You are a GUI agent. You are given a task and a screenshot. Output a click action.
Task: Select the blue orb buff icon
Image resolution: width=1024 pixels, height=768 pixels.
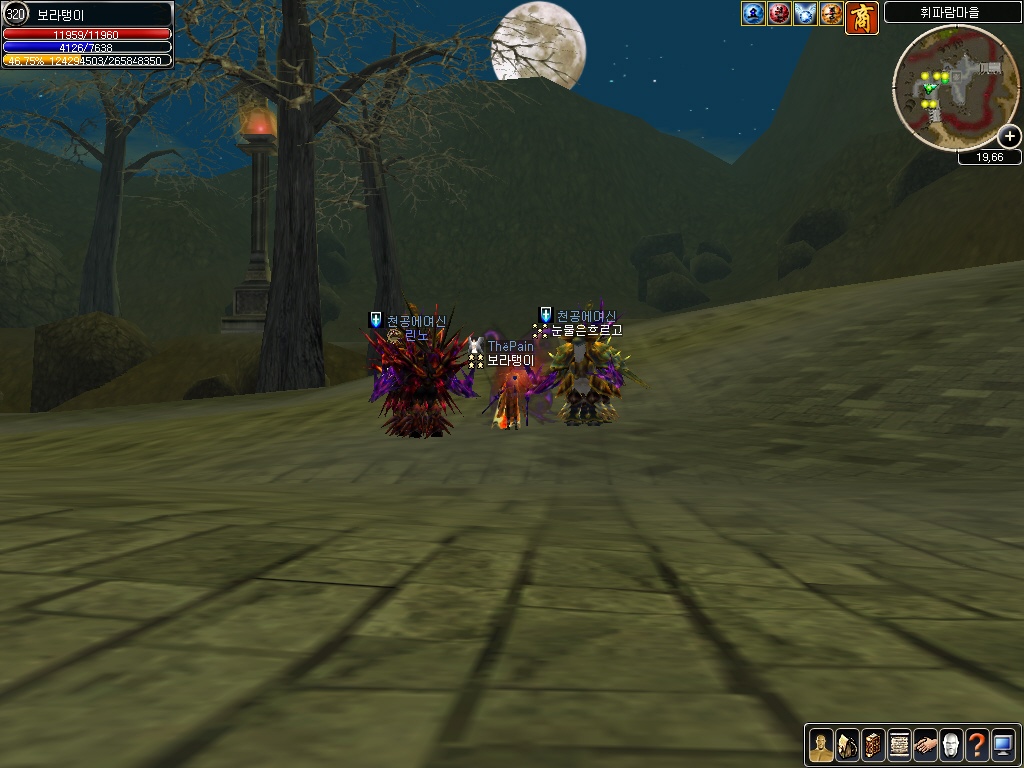[753, 14]
